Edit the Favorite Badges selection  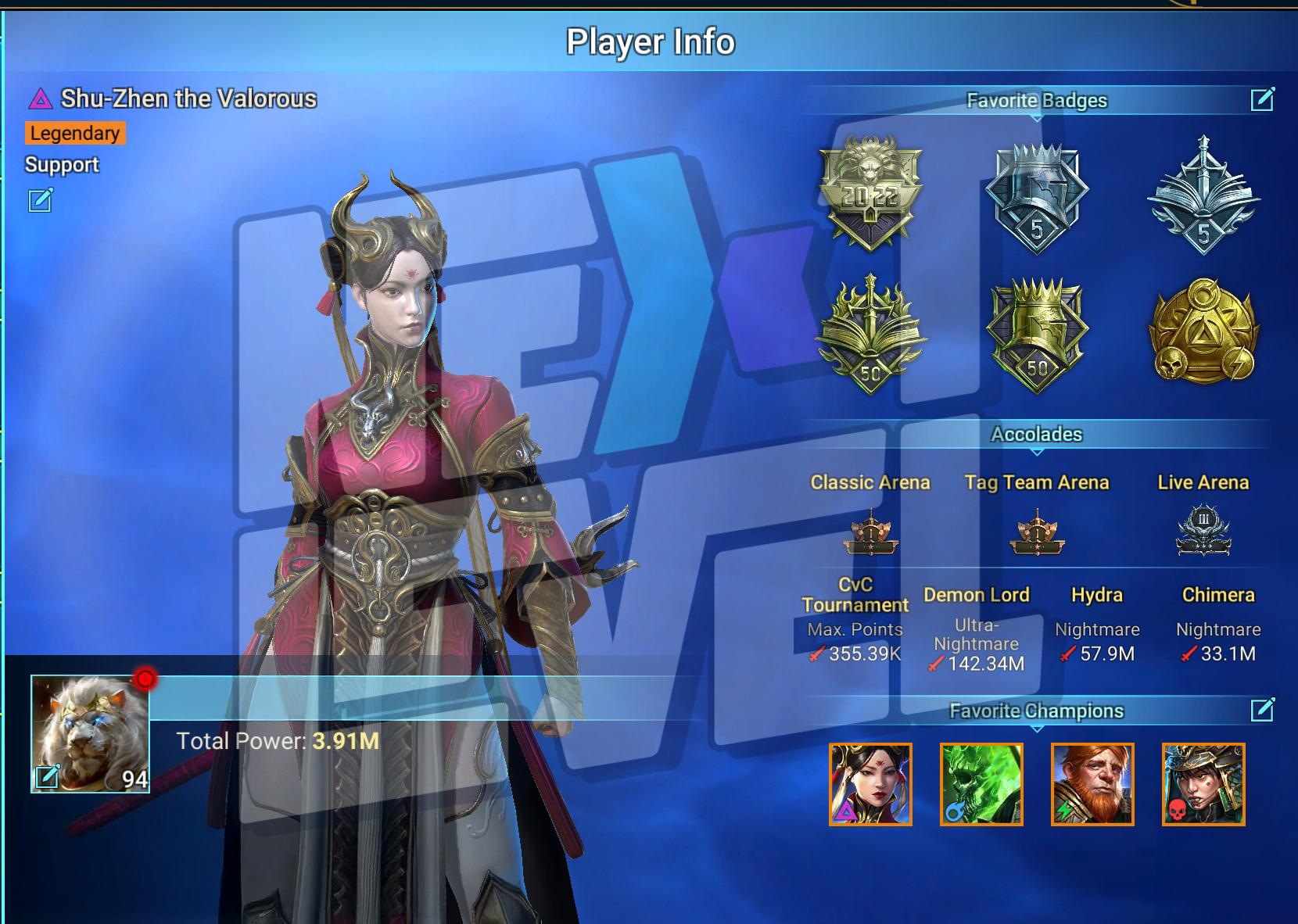point(1262,99)
